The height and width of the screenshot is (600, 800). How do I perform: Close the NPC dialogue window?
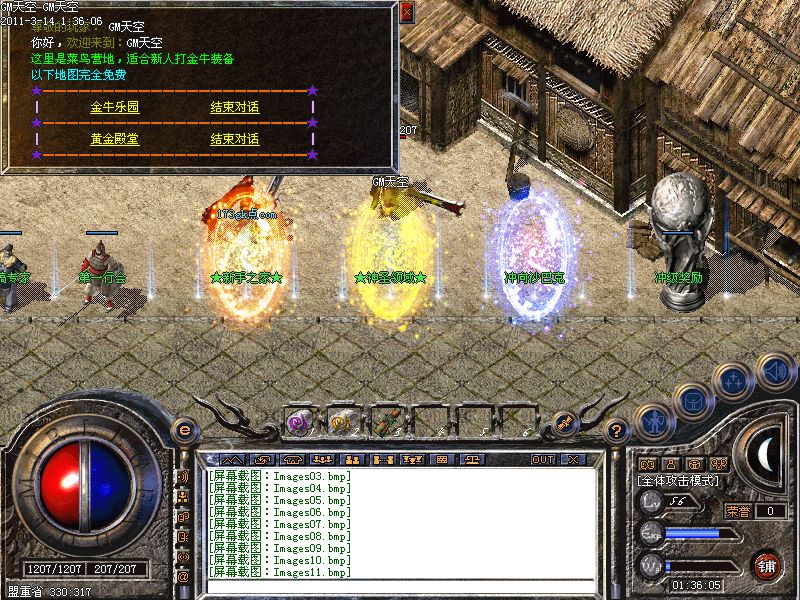(x=406, y=12)
